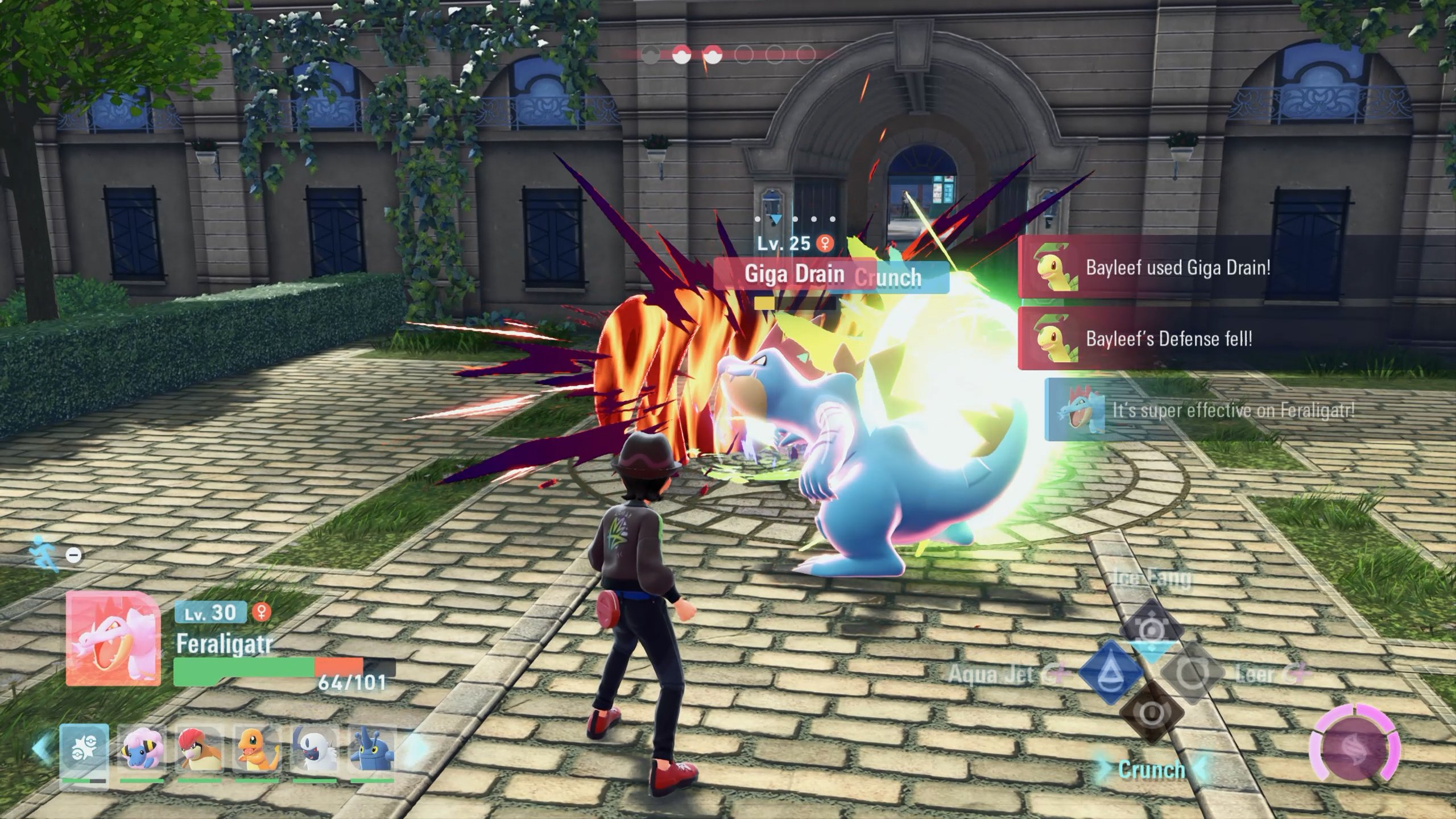Viewport: 1456px width, 819px height.
Task: Open the Poké Ball swap slot
Action: 84,751
